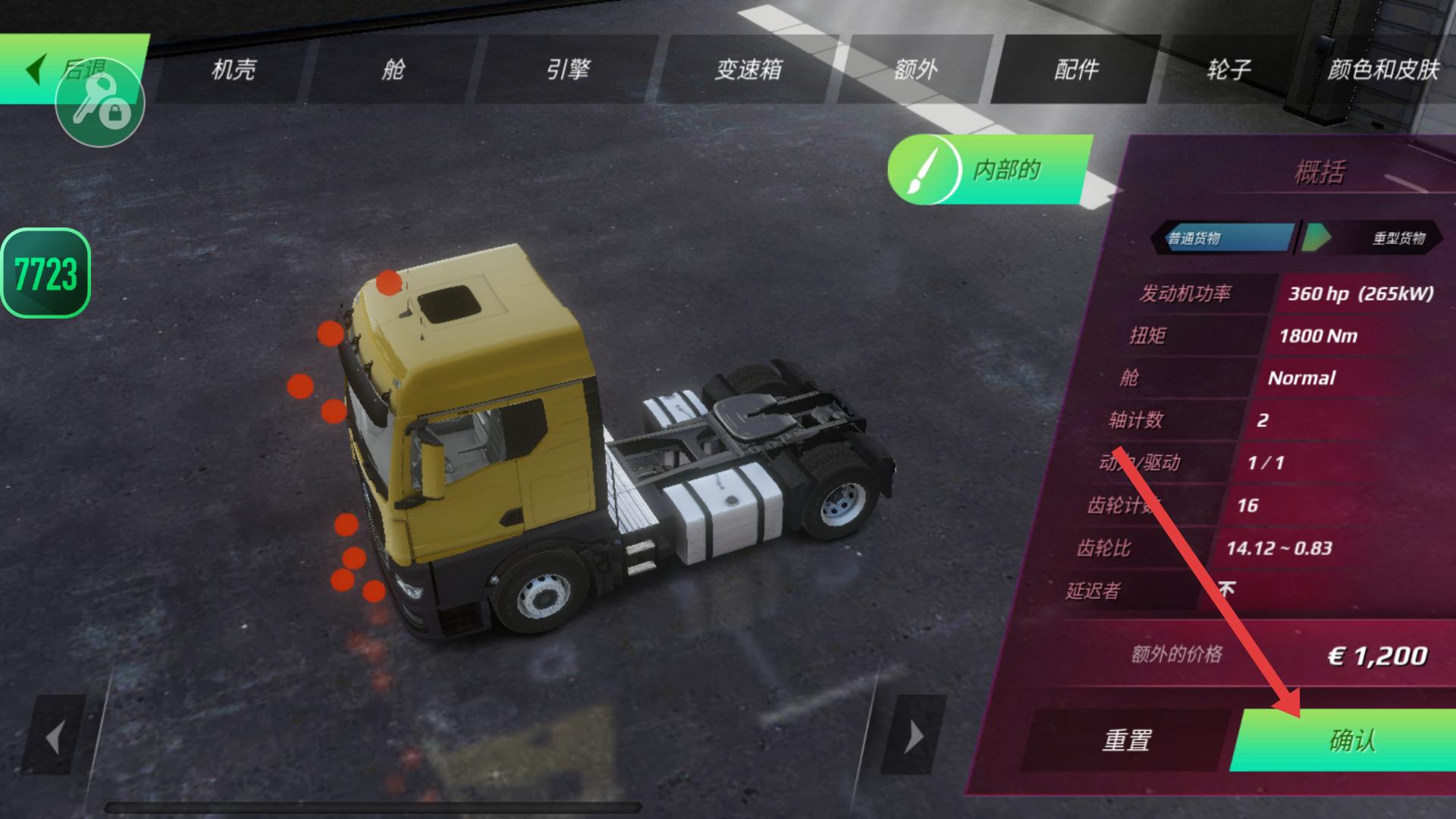Open the 颜色和皮肤 color and skin tab
Screen dimensions: 1456x819
1382,70
